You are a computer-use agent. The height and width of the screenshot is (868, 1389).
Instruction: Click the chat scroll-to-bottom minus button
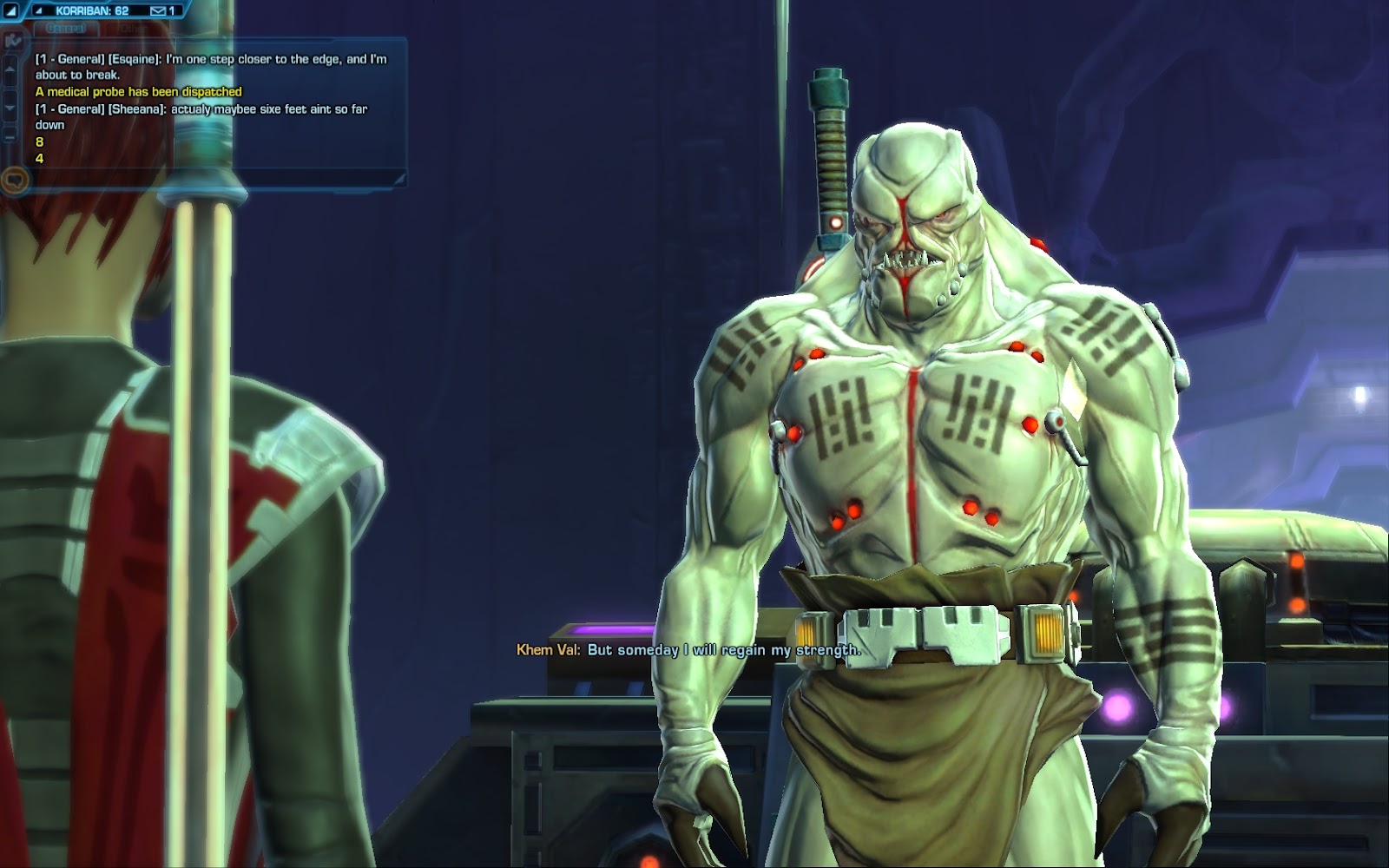(10, 136)
